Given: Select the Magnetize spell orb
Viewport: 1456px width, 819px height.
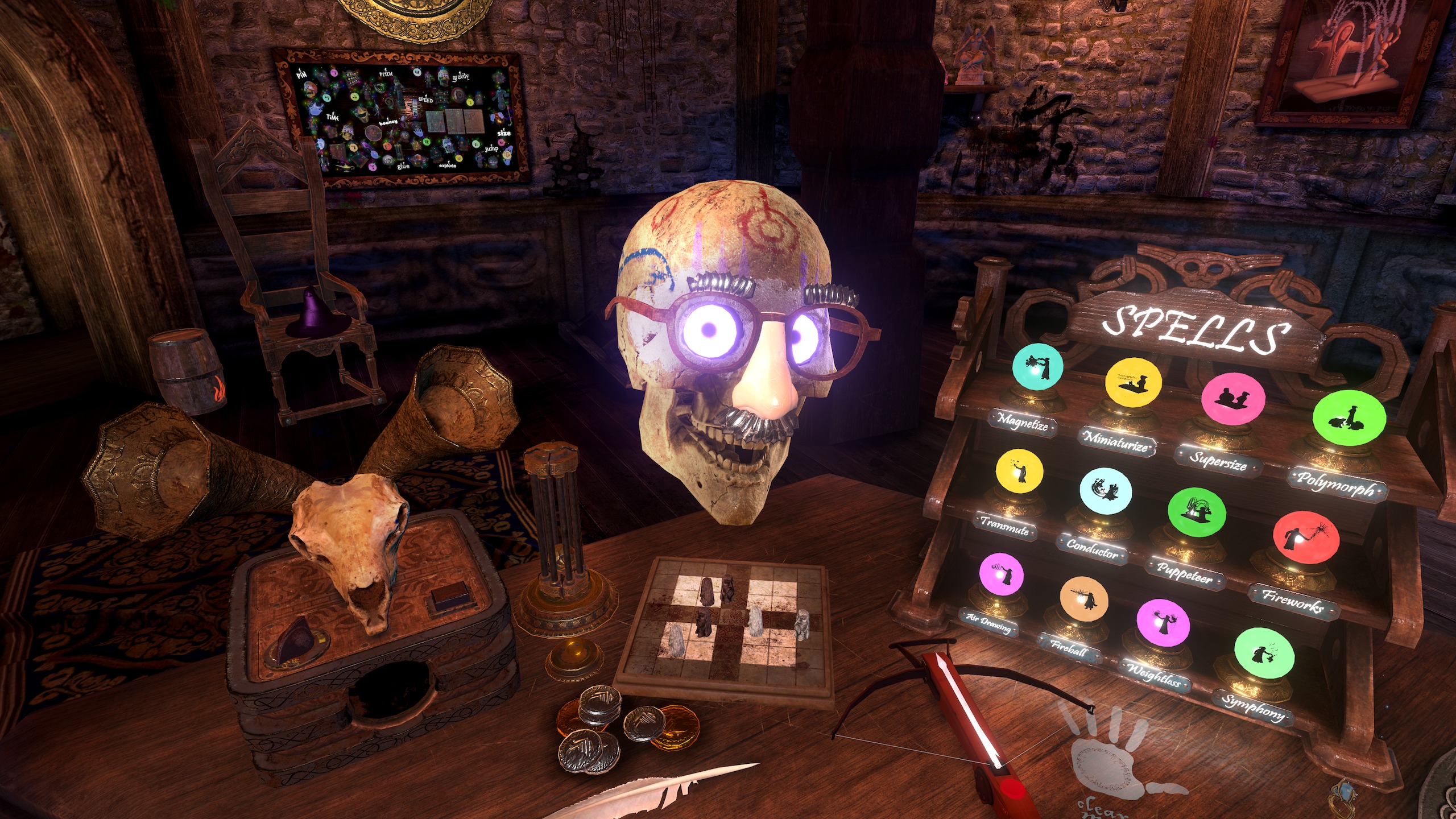Looking at the screenshot, I should point(1037,369).
